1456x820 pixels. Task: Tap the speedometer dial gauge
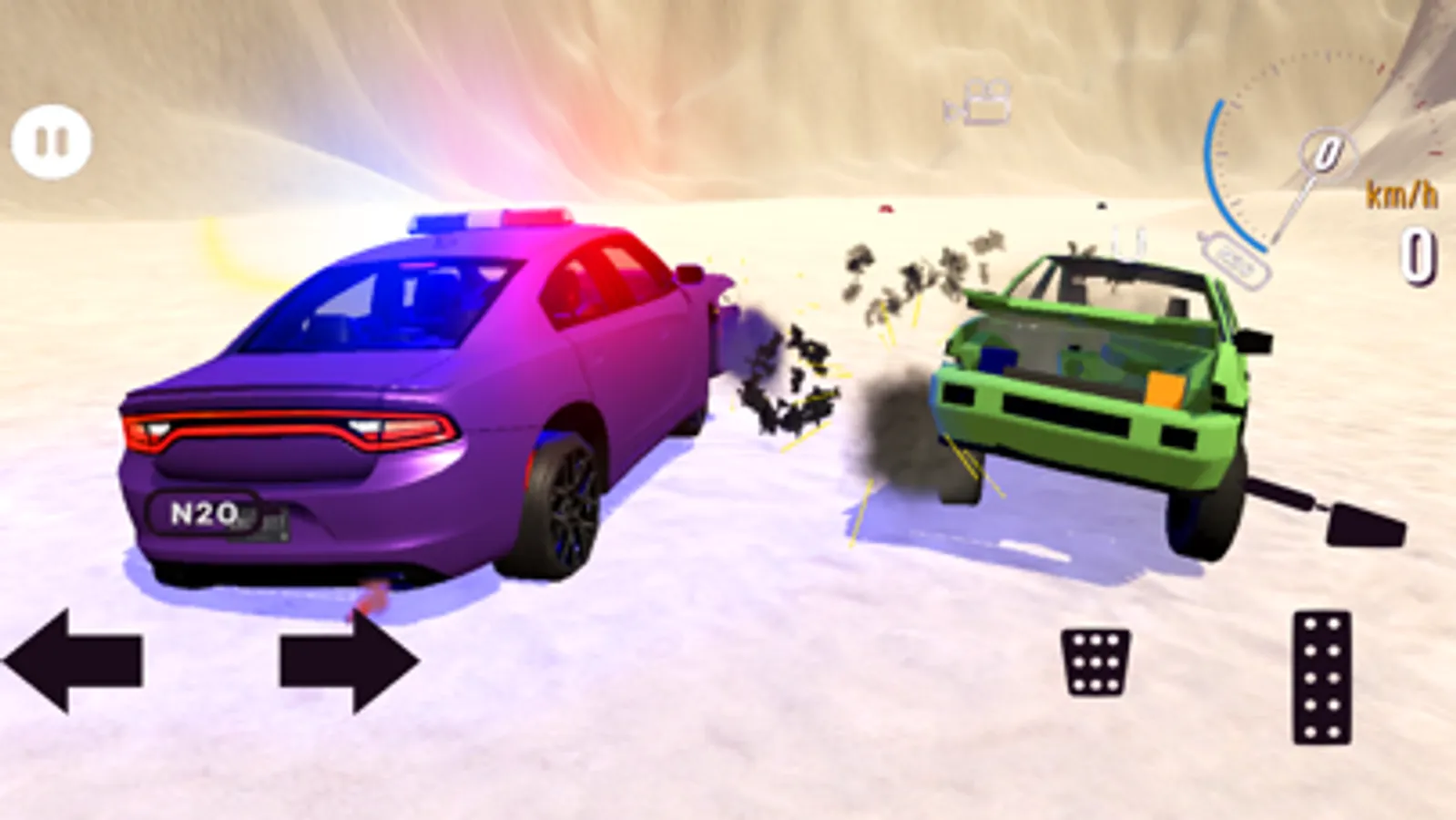(1302, 146)
